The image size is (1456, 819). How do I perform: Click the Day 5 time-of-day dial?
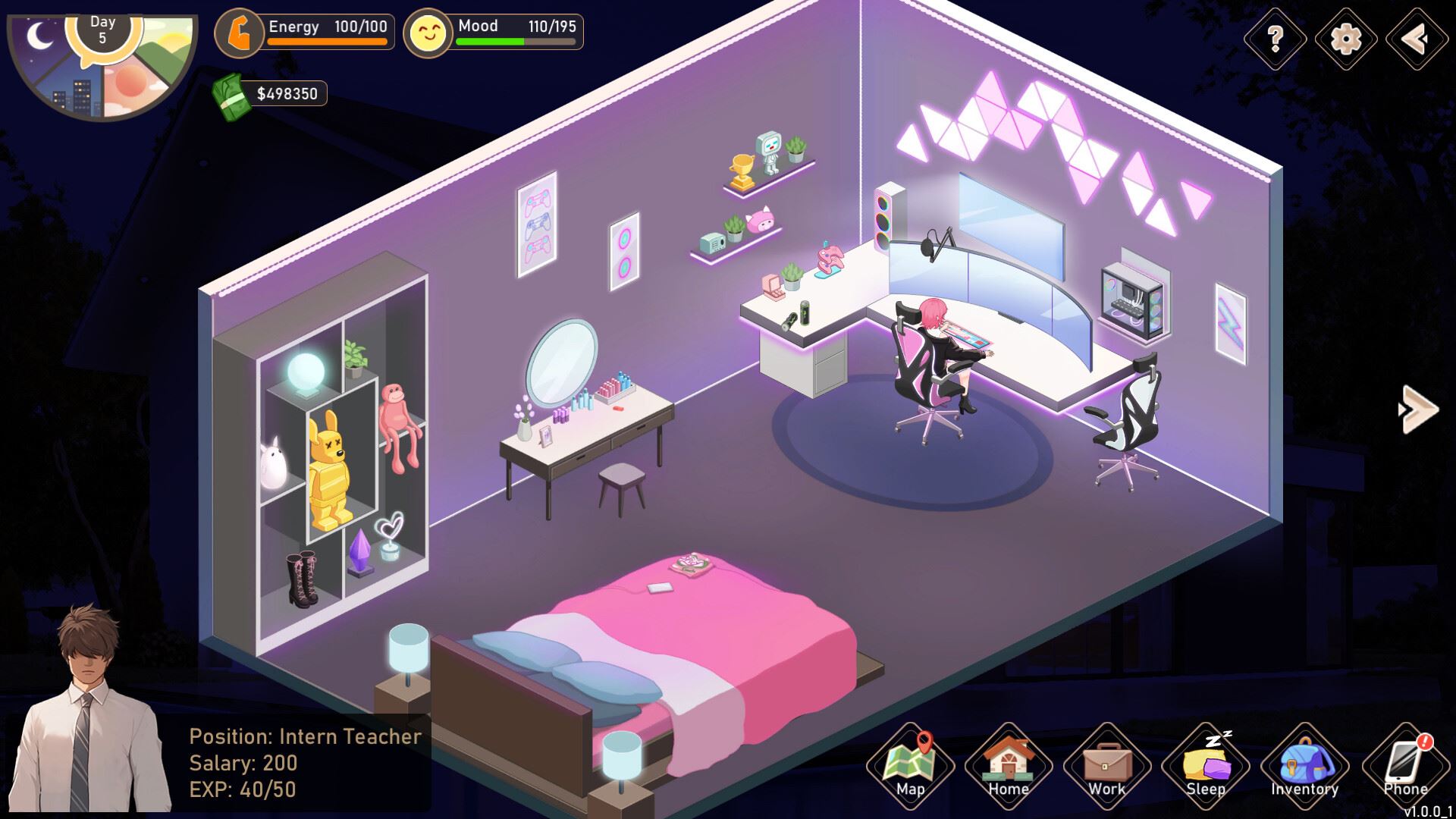coord(102,59)
